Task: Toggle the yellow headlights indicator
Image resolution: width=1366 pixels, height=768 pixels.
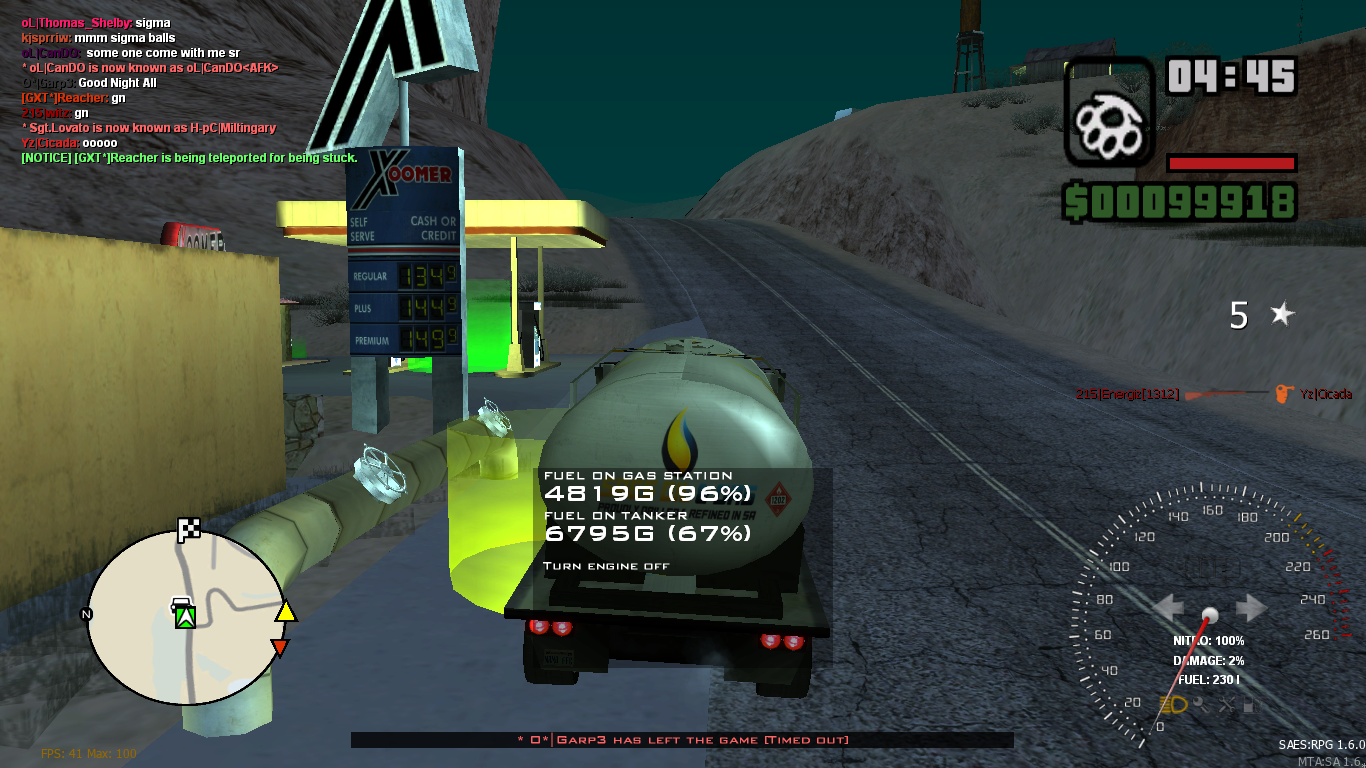Action: pos(1174,704)
